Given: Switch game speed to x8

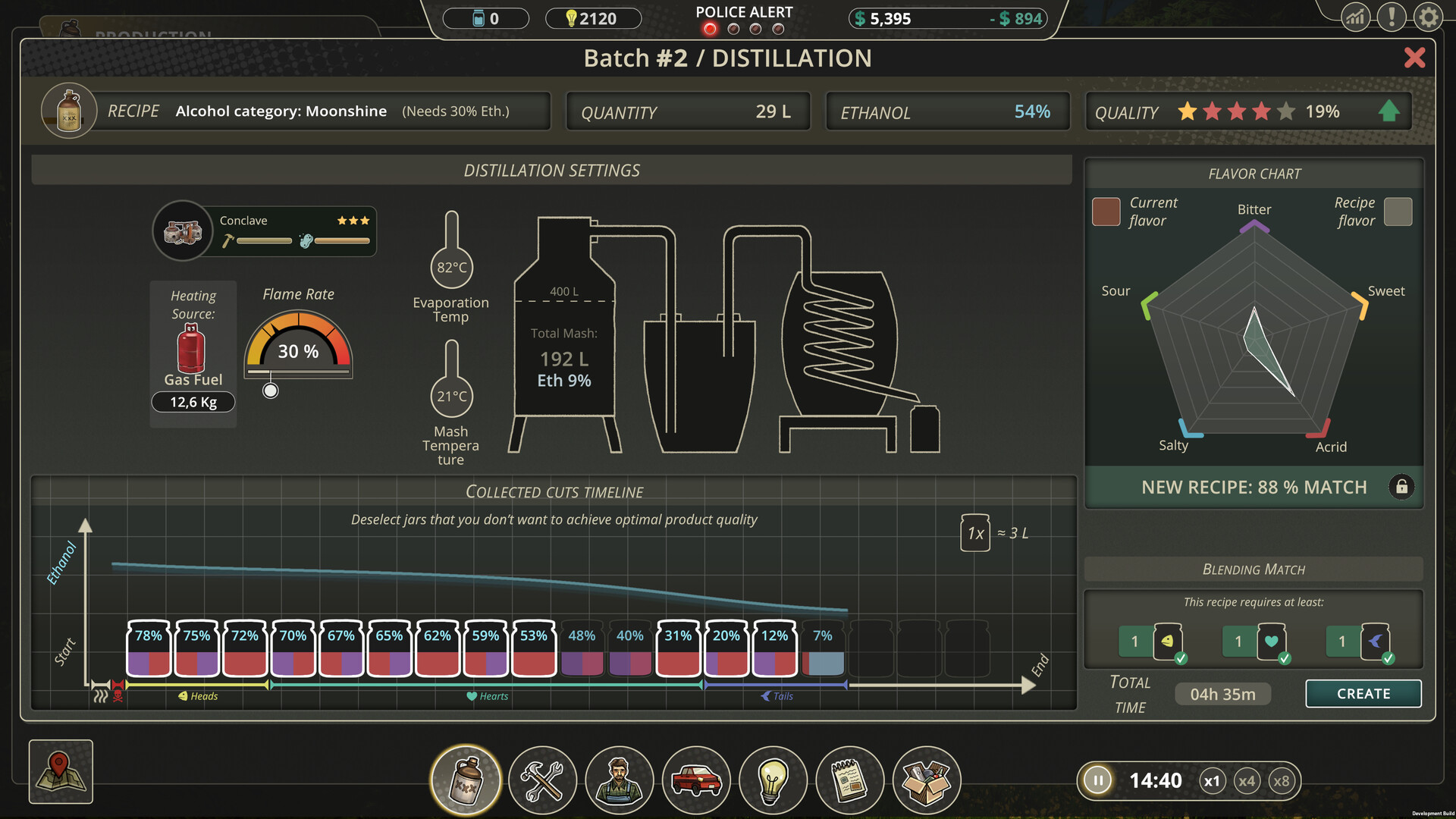Looking at the screenshot, I should 1282,780.
